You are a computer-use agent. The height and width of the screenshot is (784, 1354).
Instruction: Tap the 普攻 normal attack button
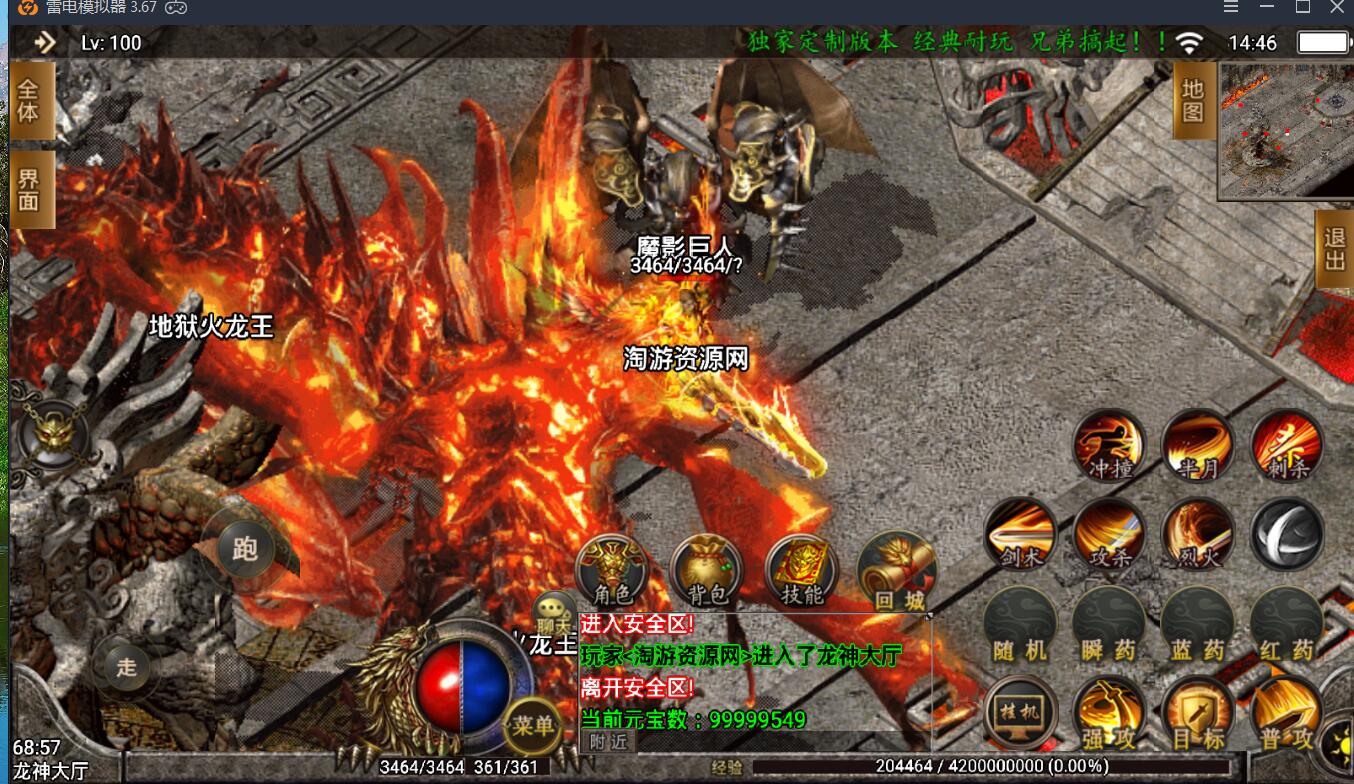1287,713
